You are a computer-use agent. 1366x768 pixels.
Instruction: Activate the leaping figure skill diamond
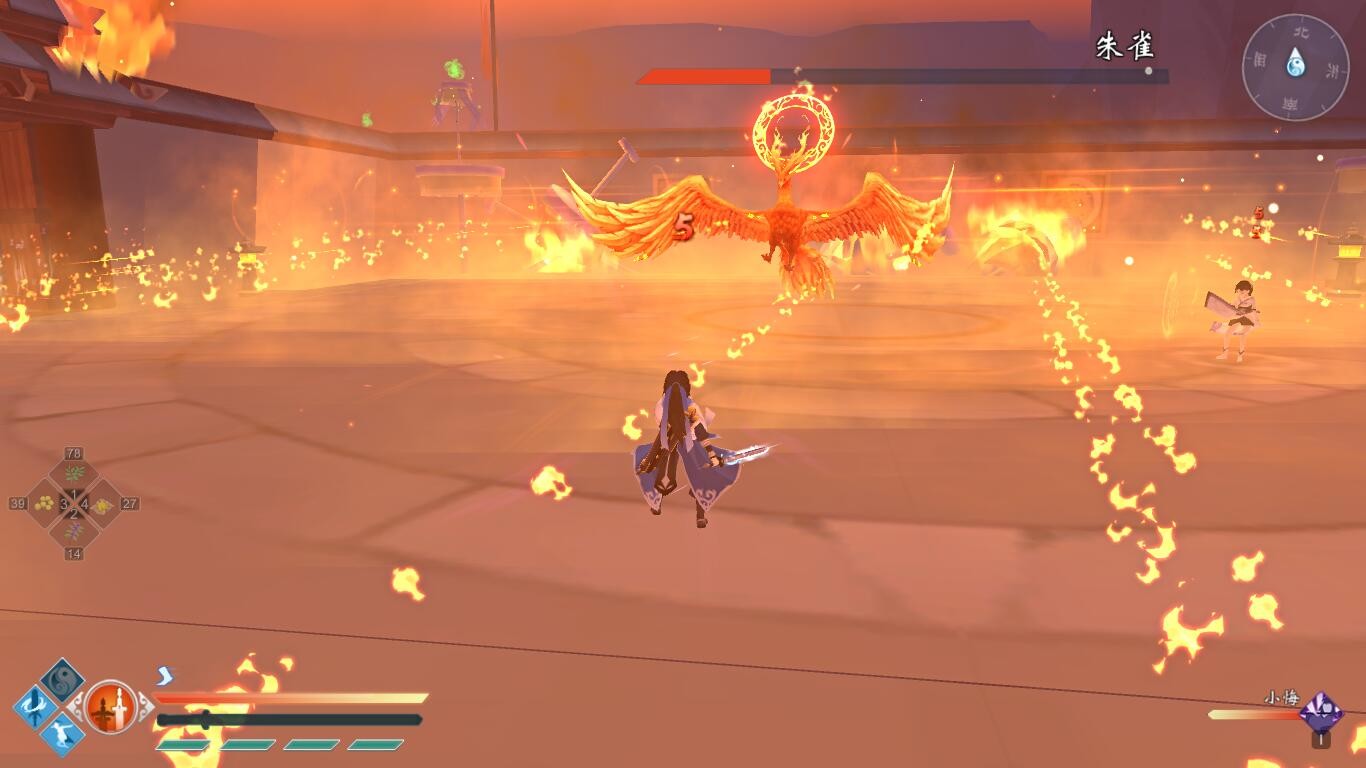tap(62, 735)
